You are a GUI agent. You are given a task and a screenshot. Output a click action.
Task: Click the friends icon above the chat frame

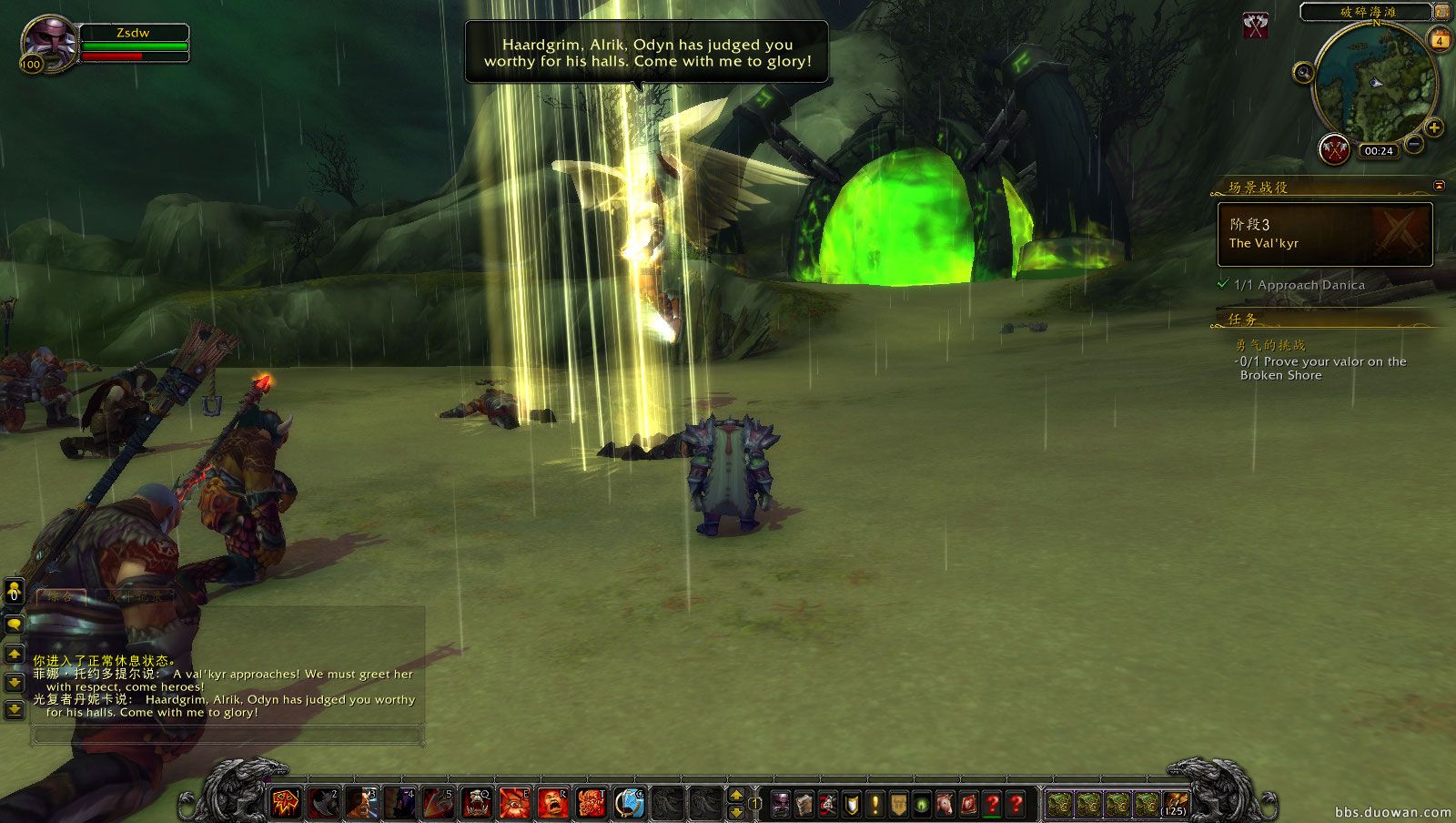pos(15,592)
